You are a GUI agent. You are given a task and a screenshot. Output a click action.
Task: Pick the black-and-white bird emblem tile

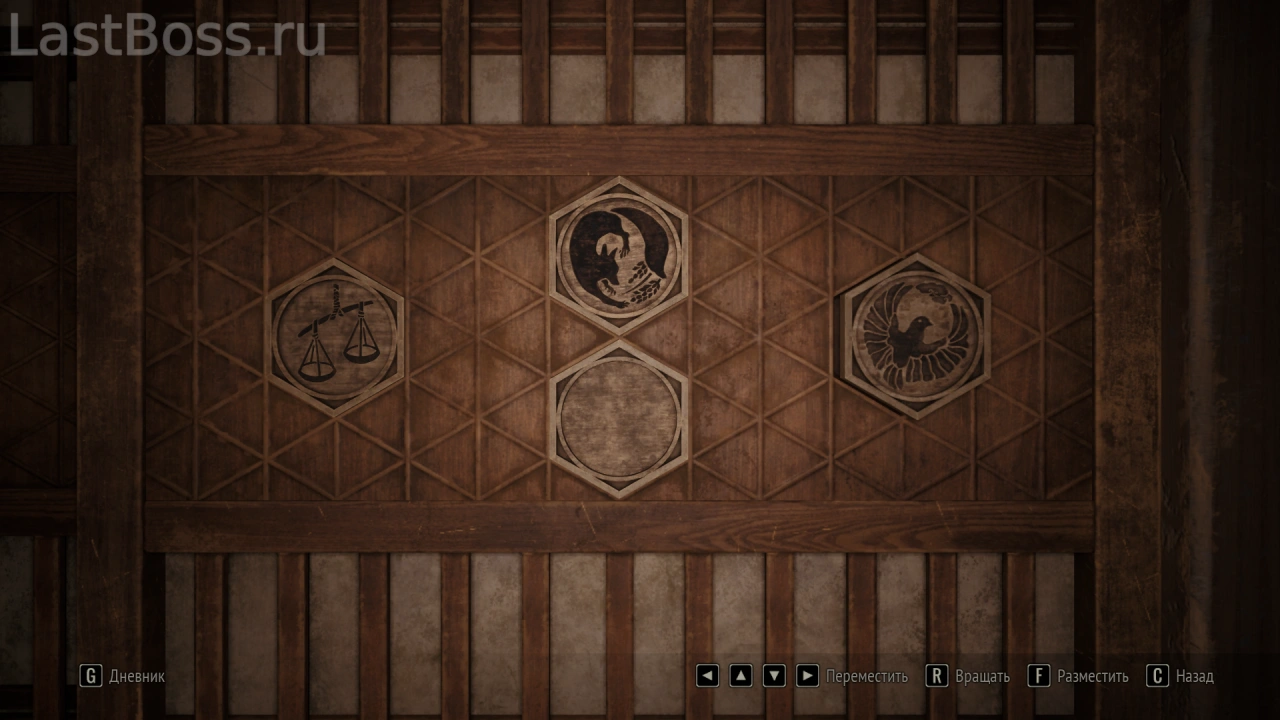point(618,254)
